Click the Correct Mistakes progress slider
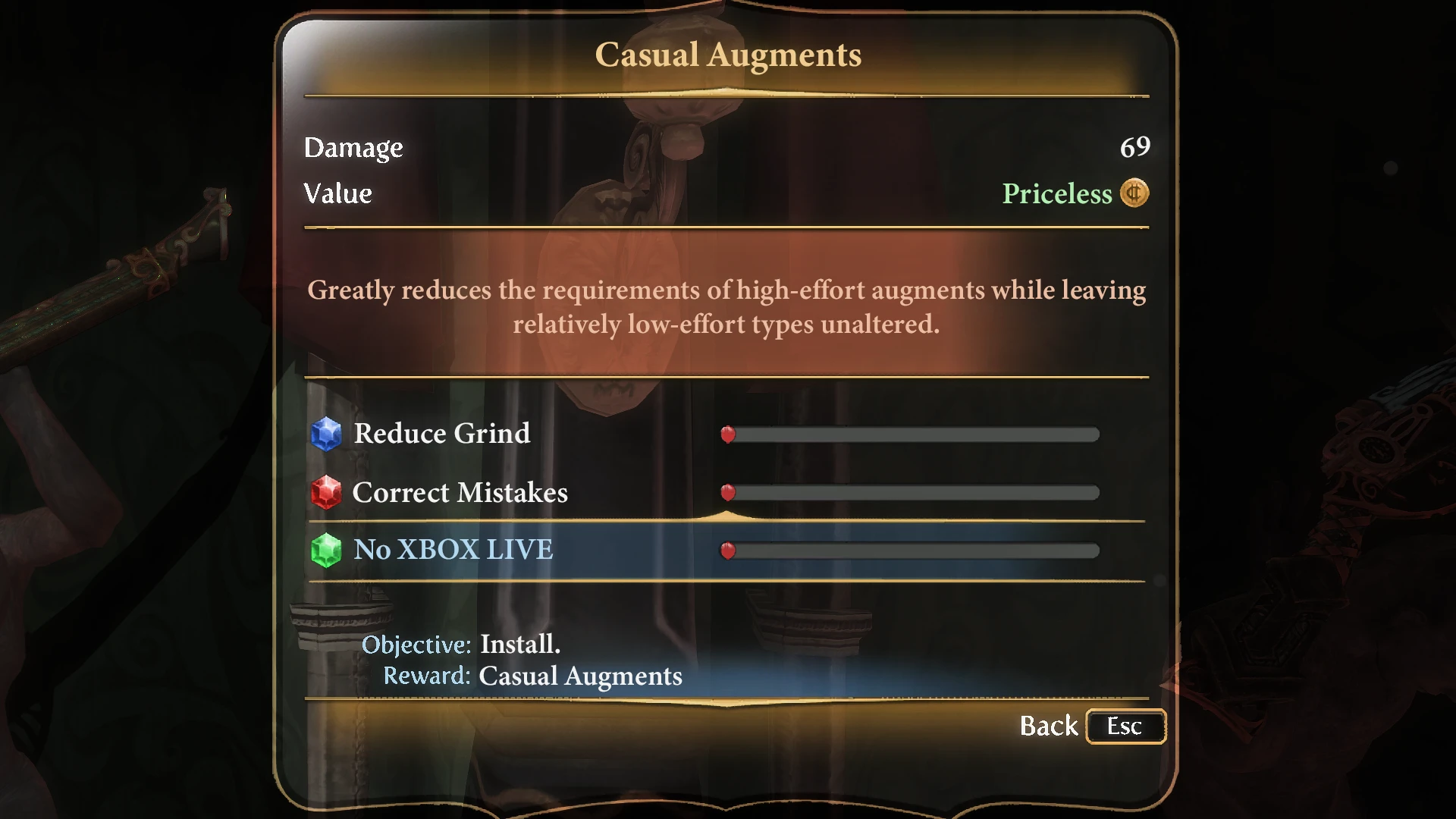 pos(910,493)
